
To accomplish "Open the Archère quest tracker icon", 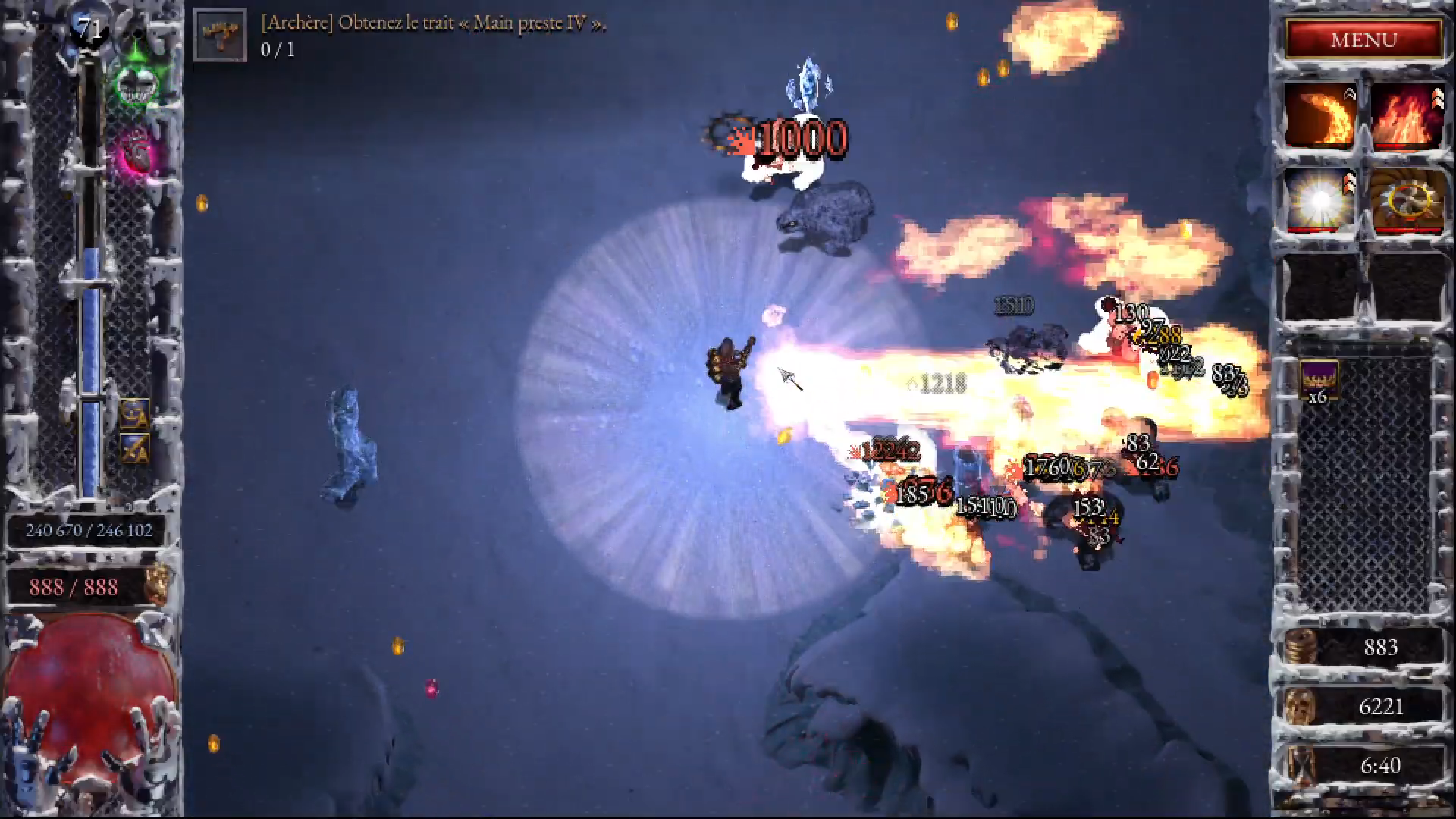I will 220,35.
